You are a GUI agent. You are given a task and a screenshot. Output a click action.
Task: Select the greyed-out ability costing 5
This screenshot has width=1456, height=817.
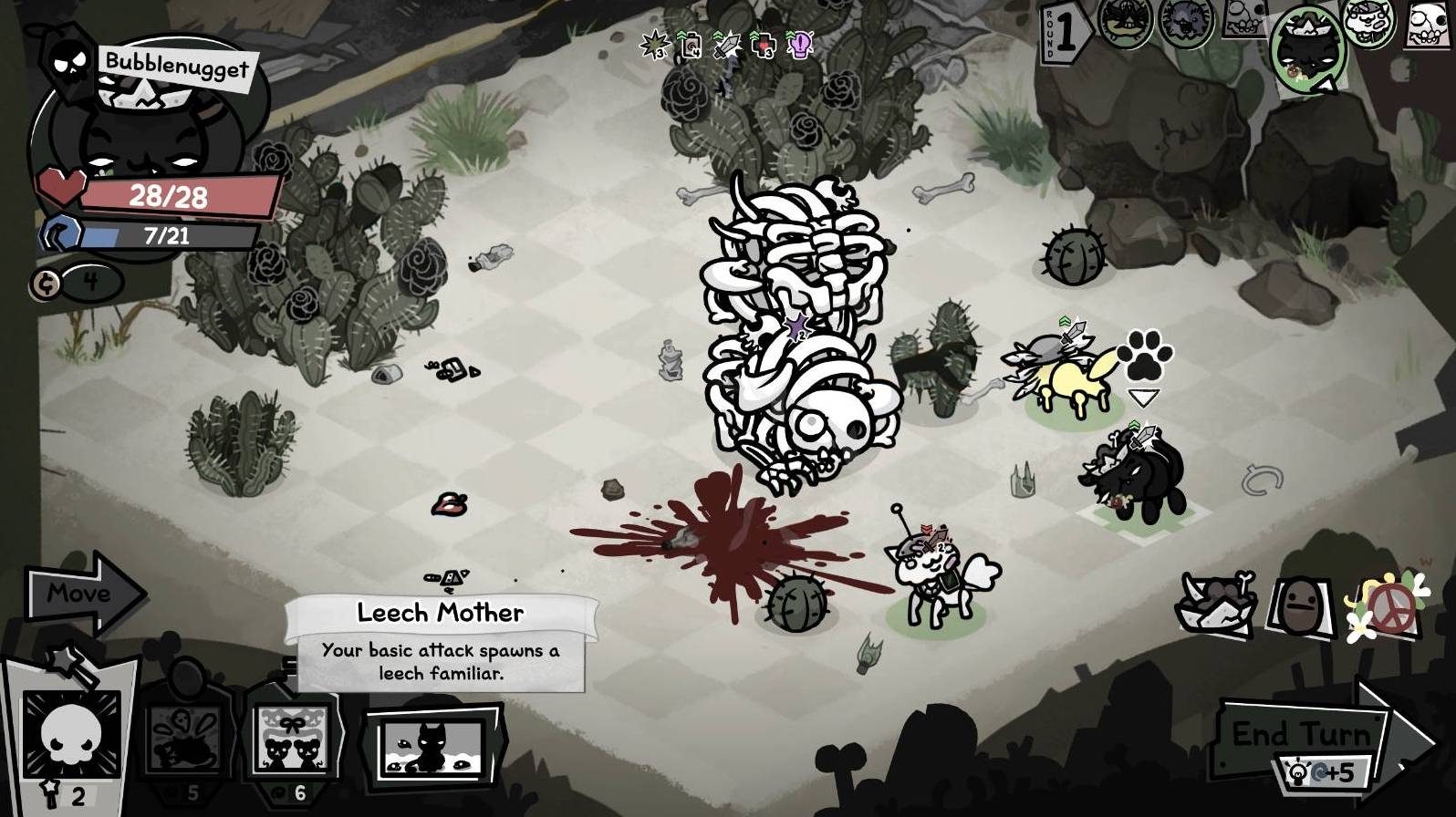[x=184, y=739]
